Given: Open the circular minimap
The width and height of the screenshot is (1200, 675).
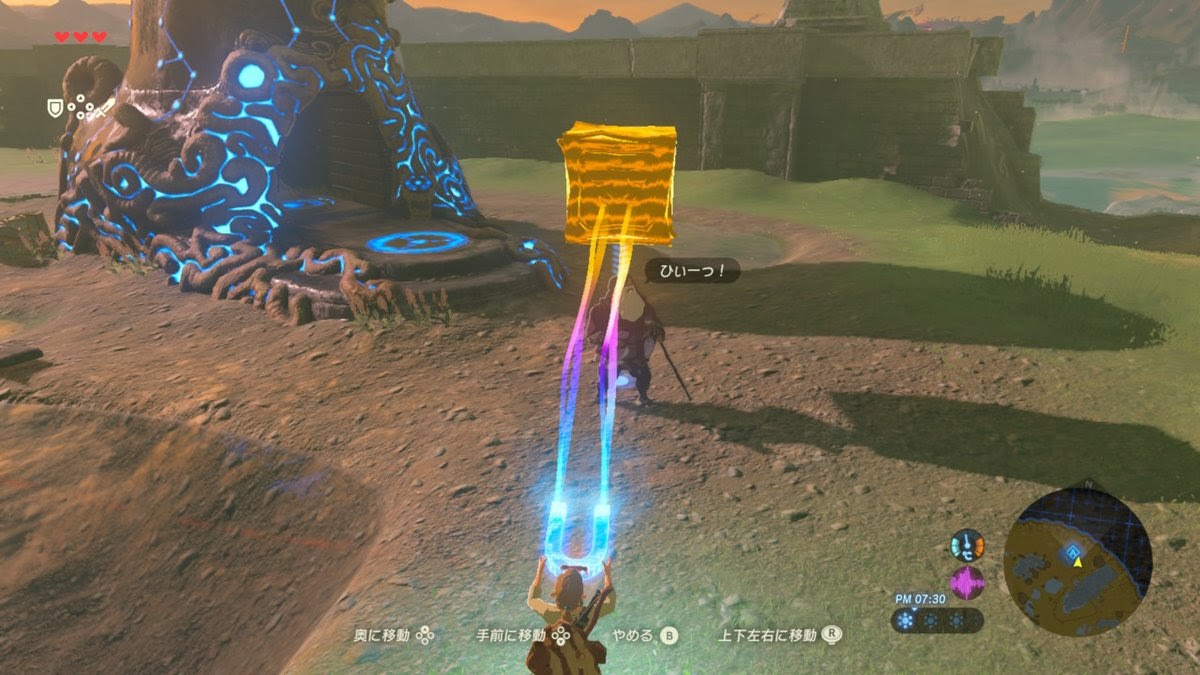Looking at the screenshot, I should coord(1077,563).
